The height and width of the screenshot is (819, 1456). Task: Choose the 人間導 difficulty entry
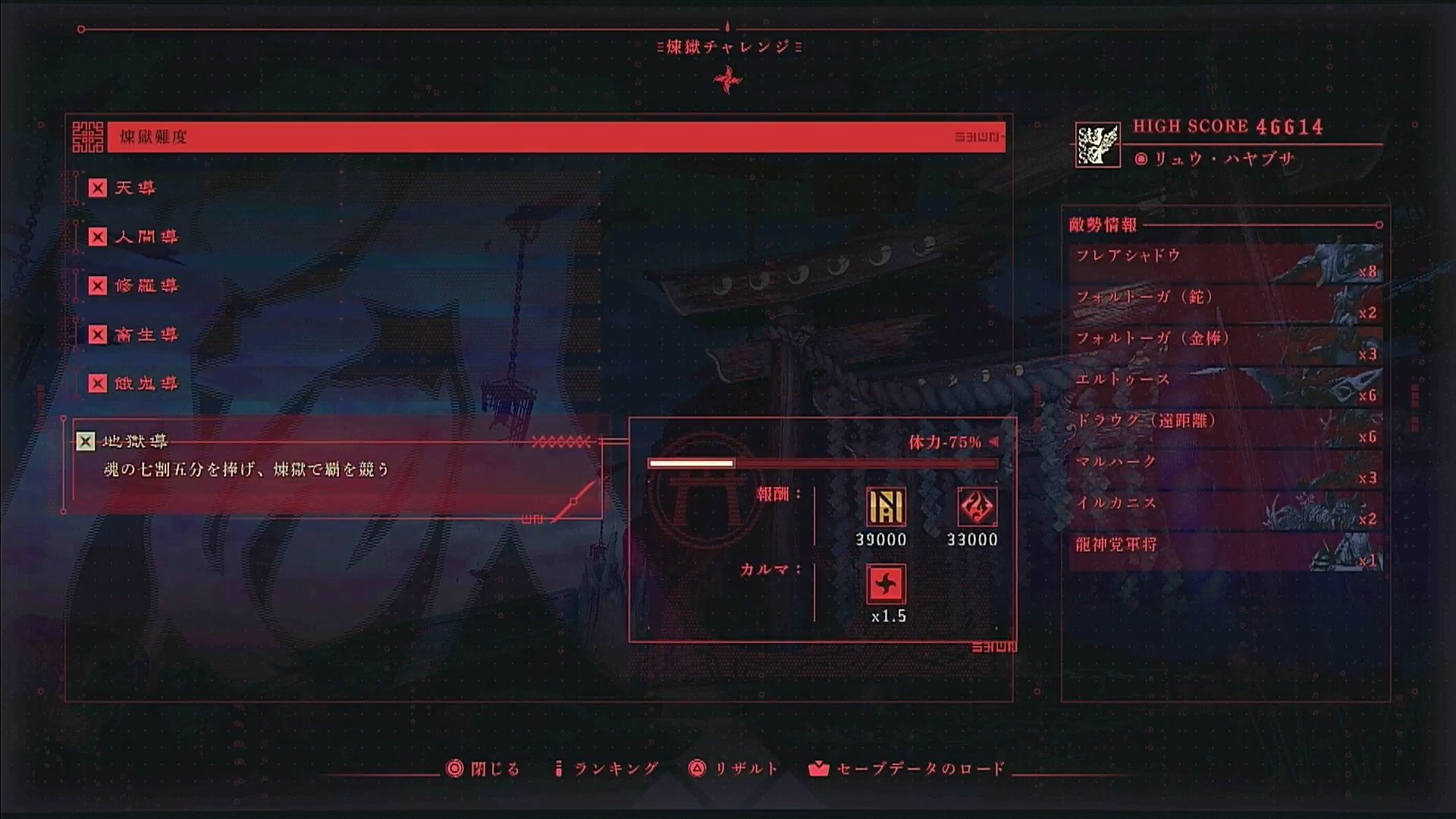[146, 237]
